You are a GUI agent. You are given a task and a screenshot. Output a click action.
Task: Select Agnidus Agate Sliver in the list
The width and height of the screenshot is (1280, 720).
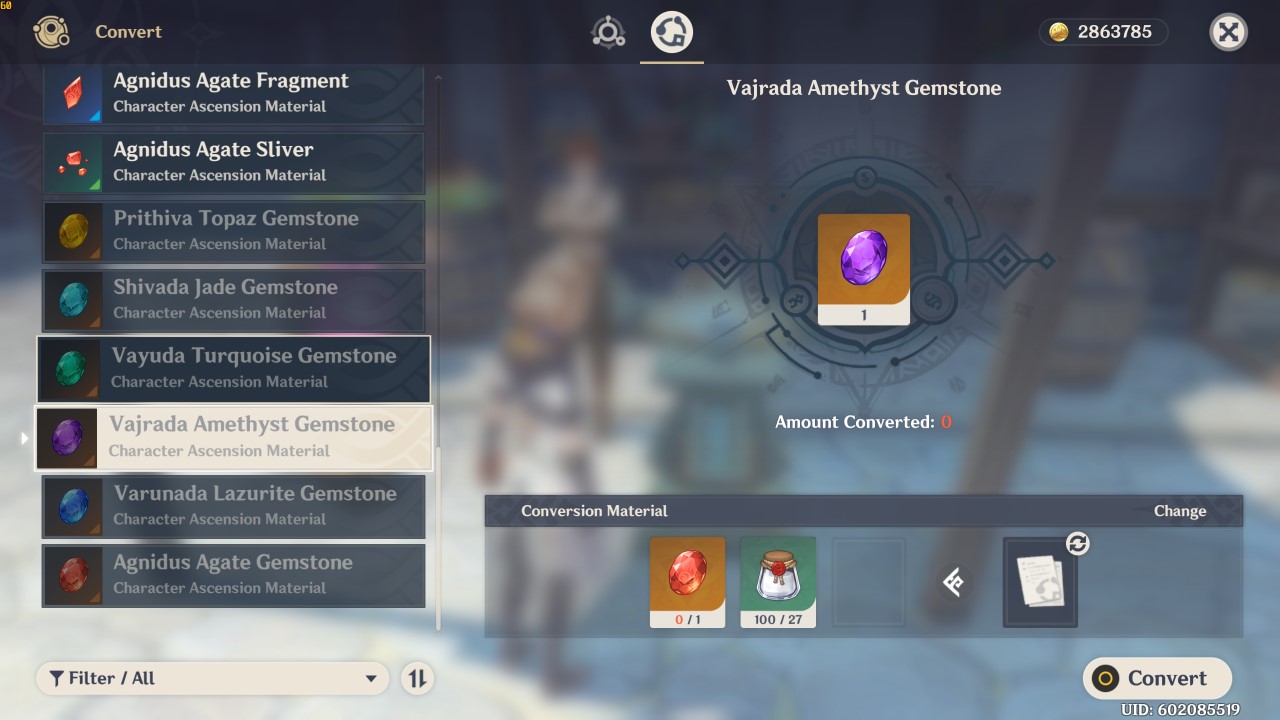pyautogui.click(x=233, y=163)
